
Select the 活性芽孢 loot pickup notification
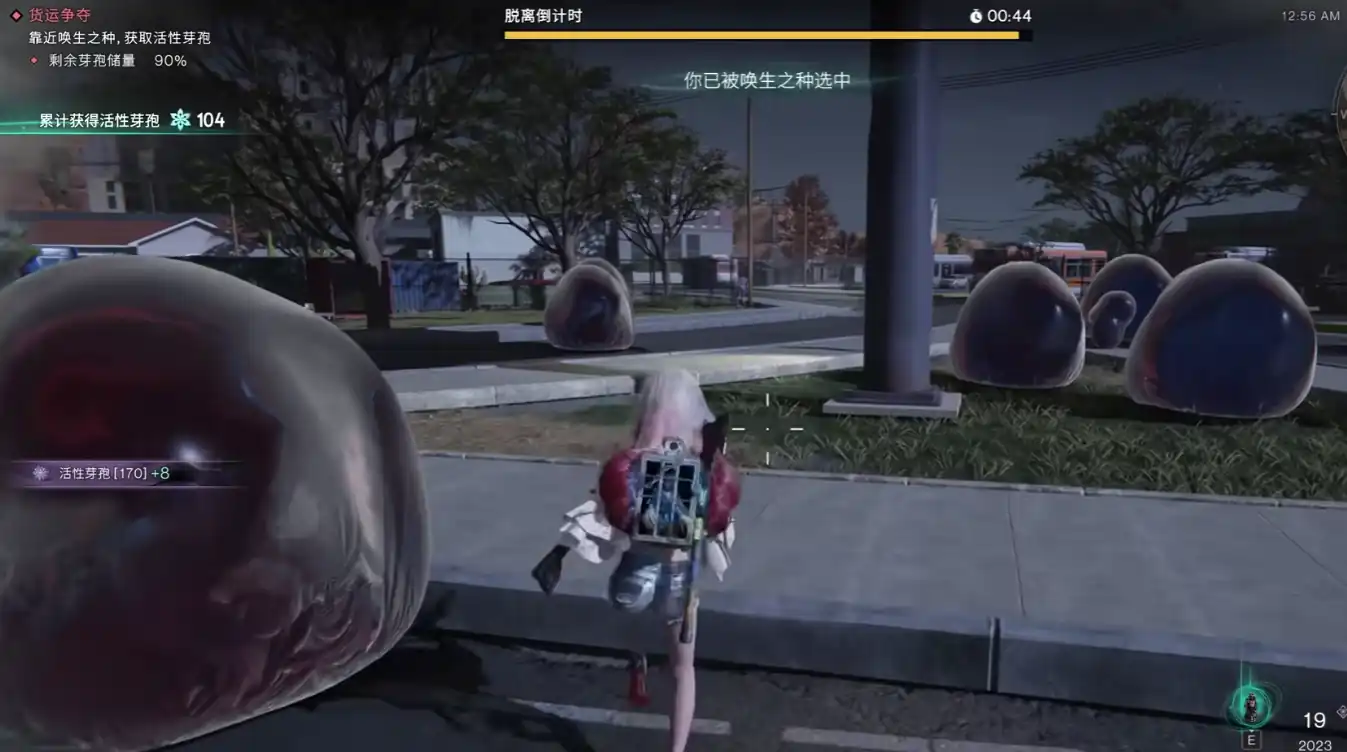113,473
